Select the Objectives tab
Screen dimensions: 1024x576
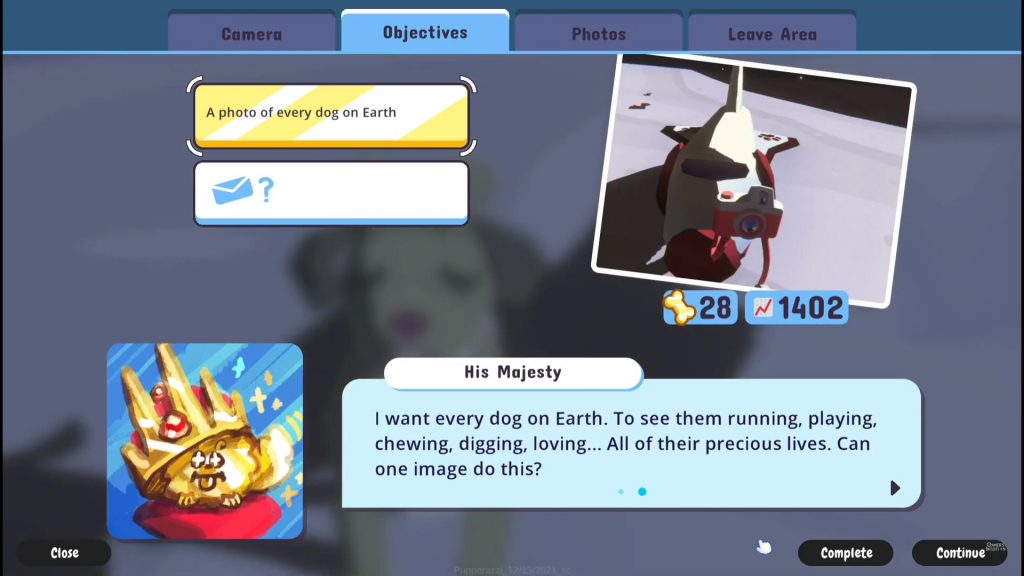coord(425,32)
